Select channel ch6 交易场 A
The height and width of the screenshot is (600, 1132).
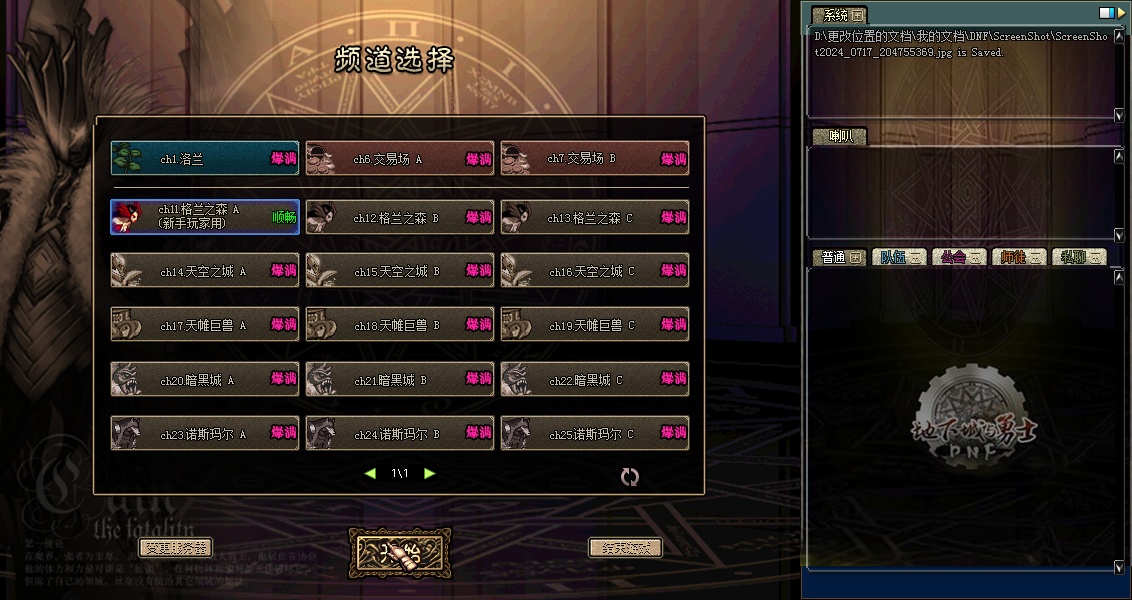(399, 159)
